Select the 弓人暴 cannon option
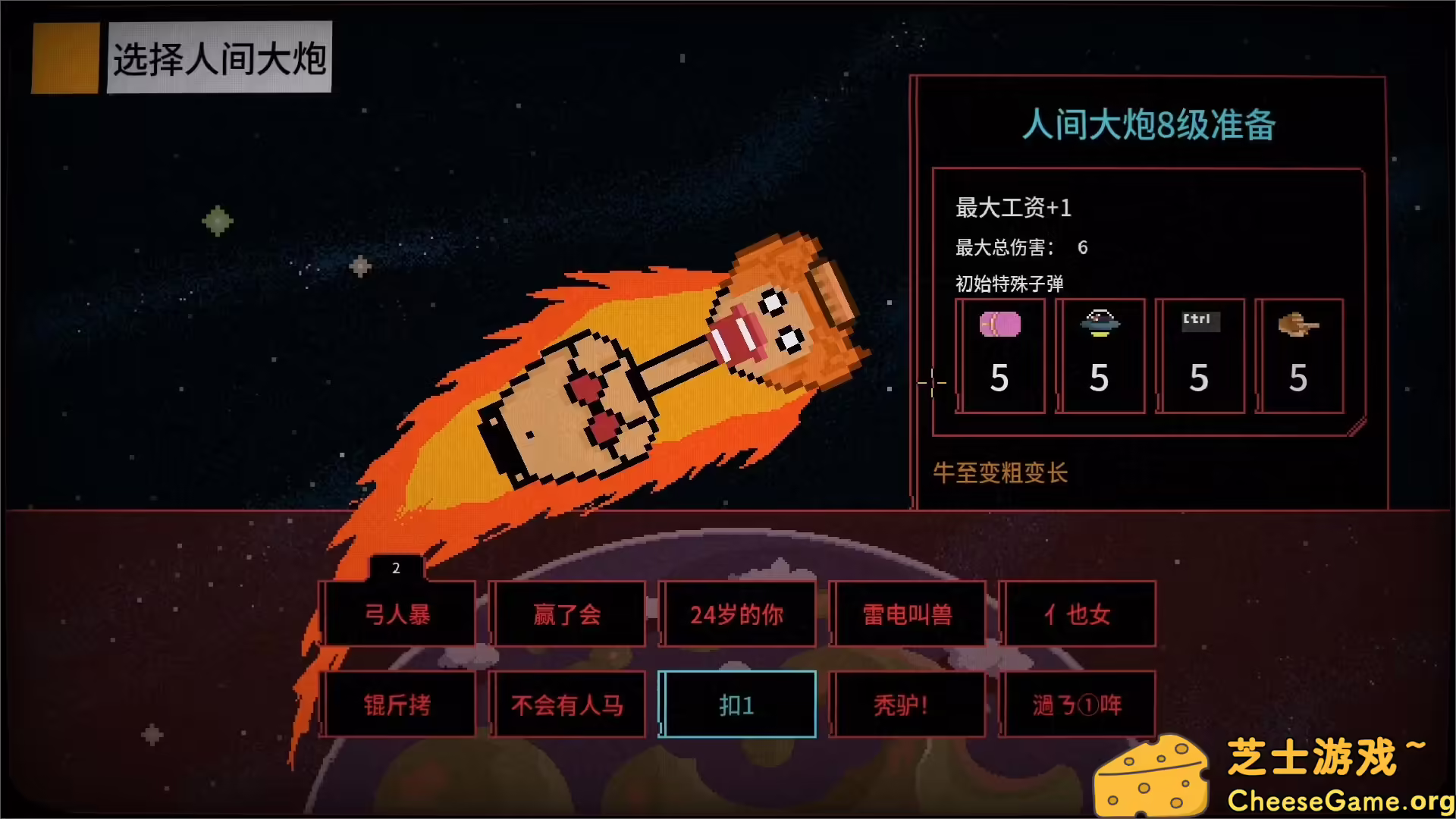 (397, 614)
